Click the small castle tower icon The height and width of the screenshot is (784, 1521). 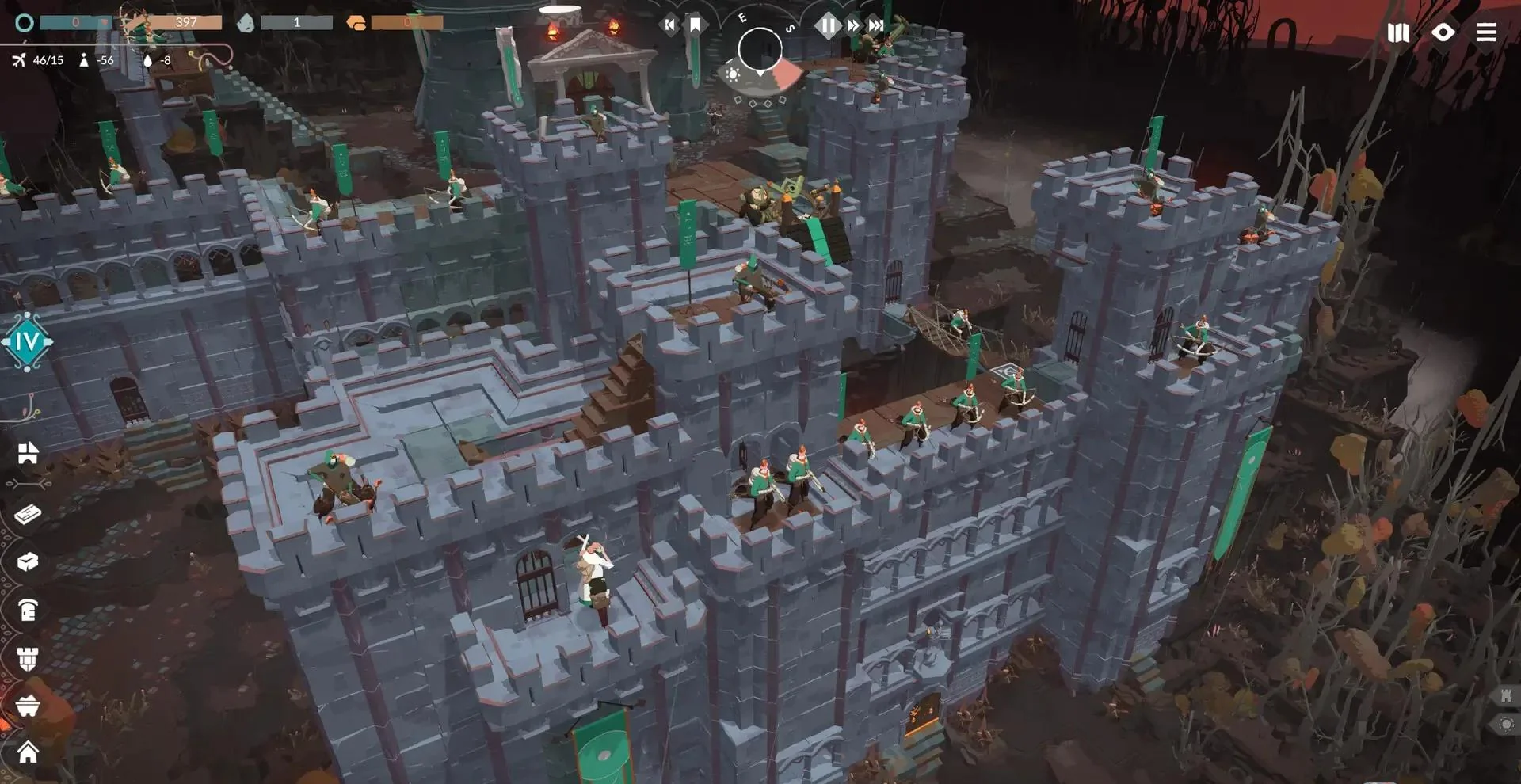pos(1506,695)
